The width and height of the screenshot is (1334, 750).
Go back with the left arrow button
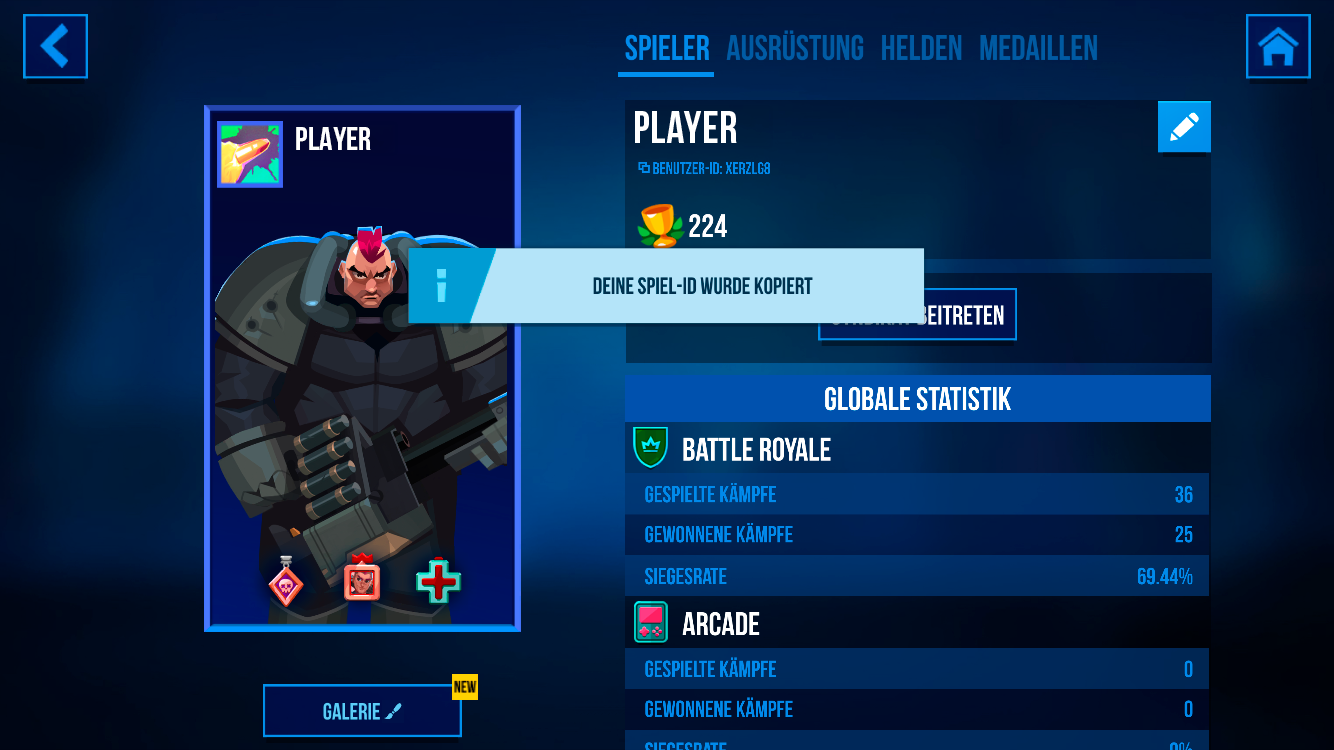pyautogui.click(x=55, y=46)
